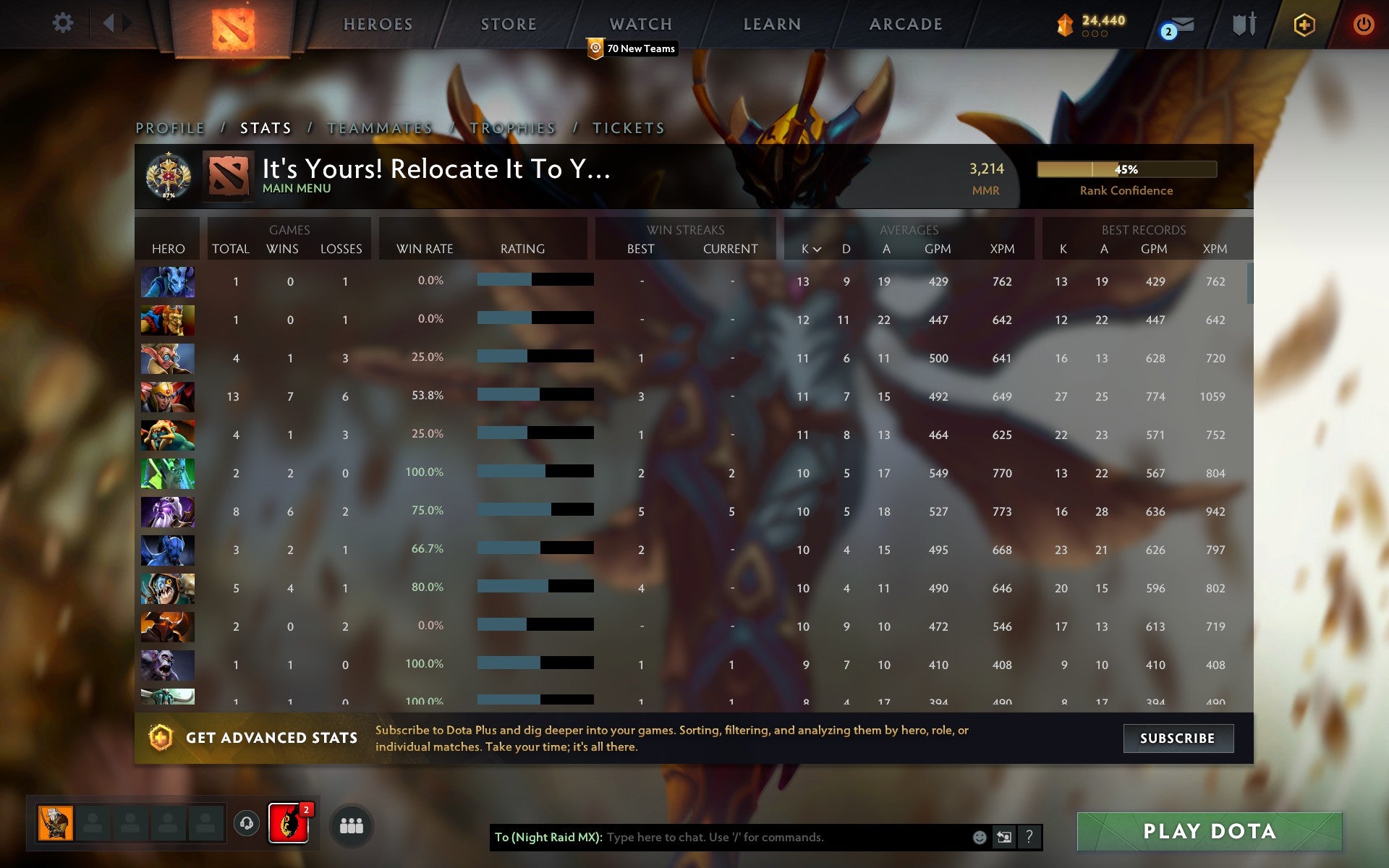The image size is (1389, 868).
Task: Open the HEROES menu
Action: pyautogui.click(x=378, y=23)
